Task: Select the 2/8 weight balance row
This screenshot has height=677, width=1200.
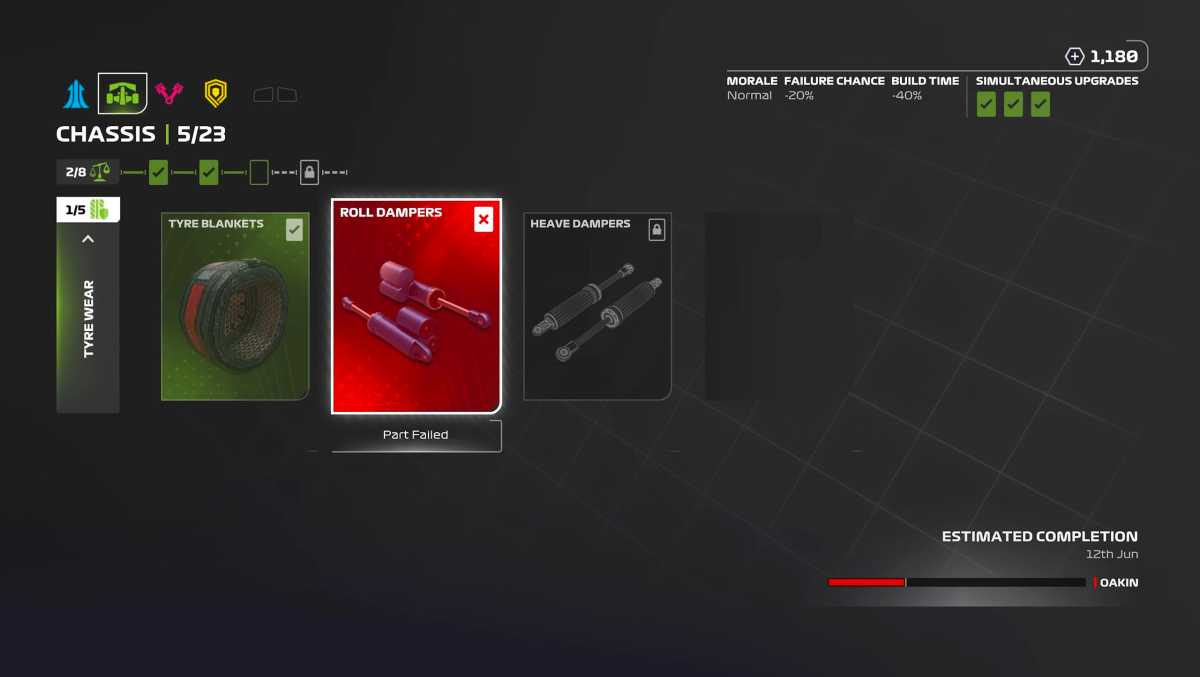Action: (x=88, y=172)
